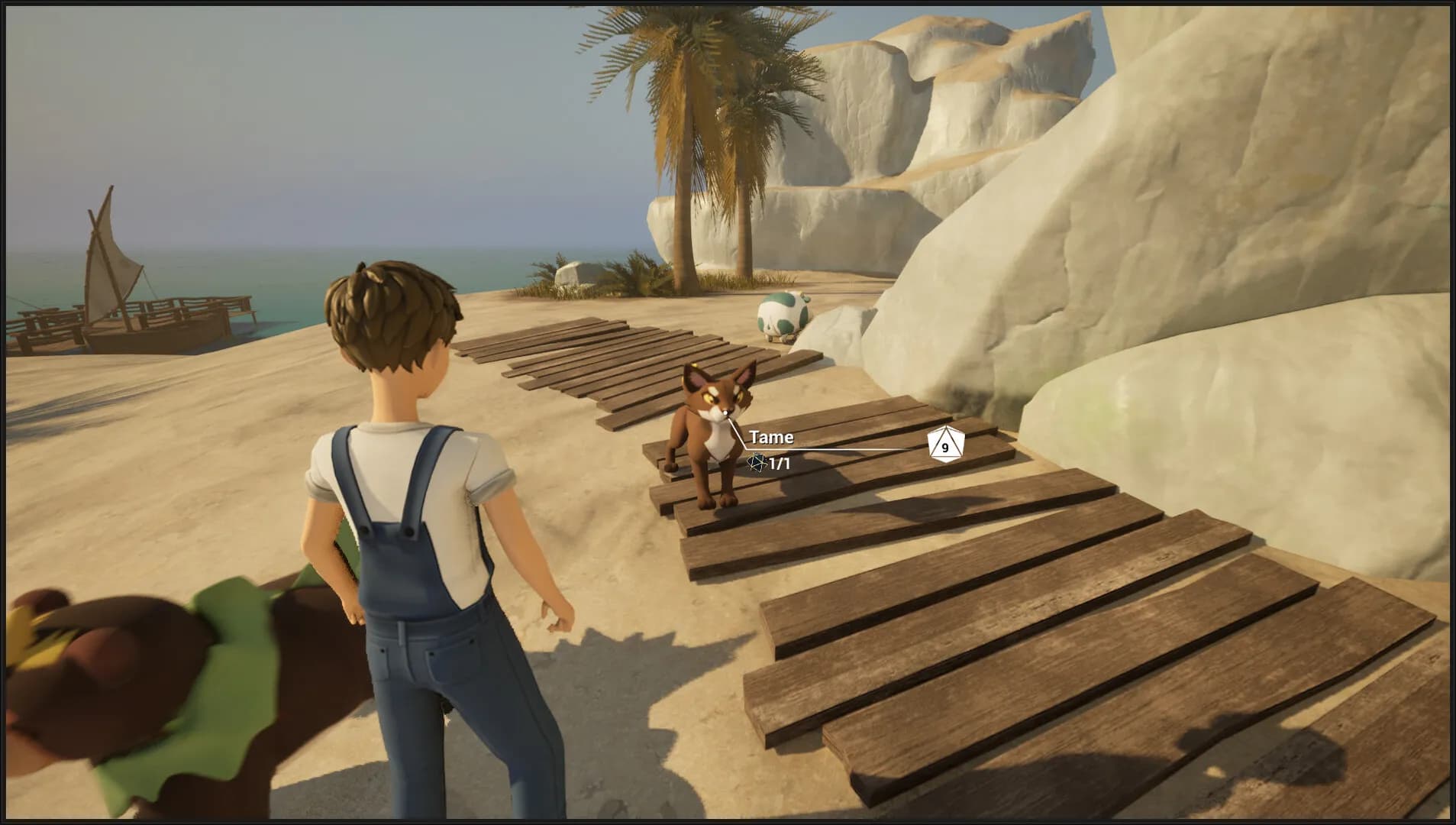
Task: Activate the Tame prompt on the fox
Action: 771,436
